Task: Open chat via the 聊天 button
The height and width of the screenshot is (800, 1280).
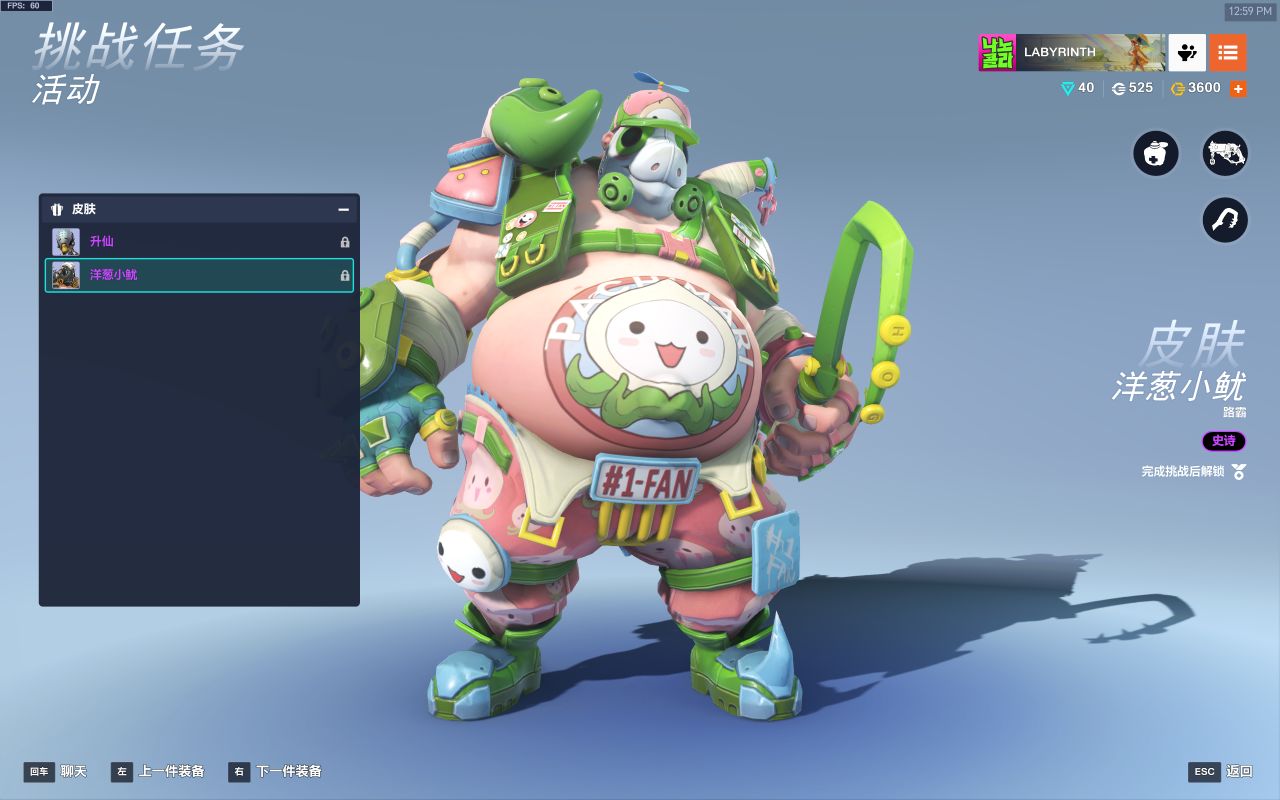Action: [56, 771]
